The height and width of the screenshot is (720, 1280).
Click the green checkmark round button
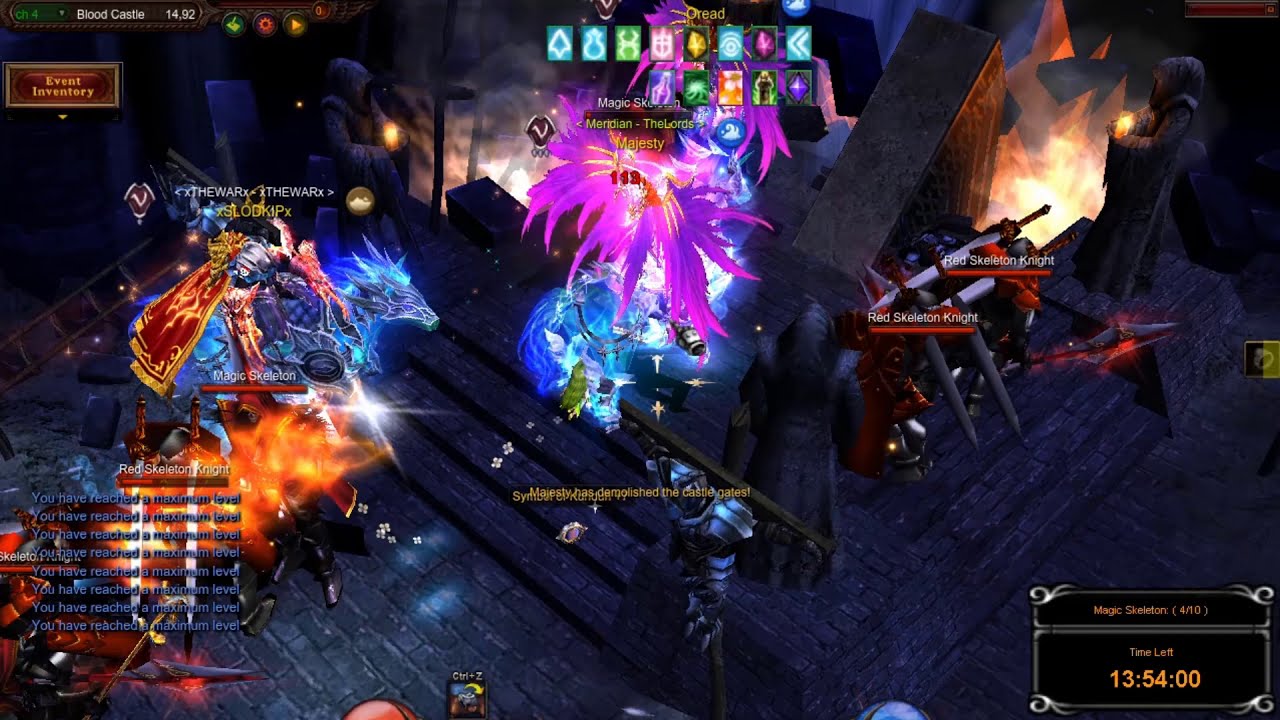(234, 25)
